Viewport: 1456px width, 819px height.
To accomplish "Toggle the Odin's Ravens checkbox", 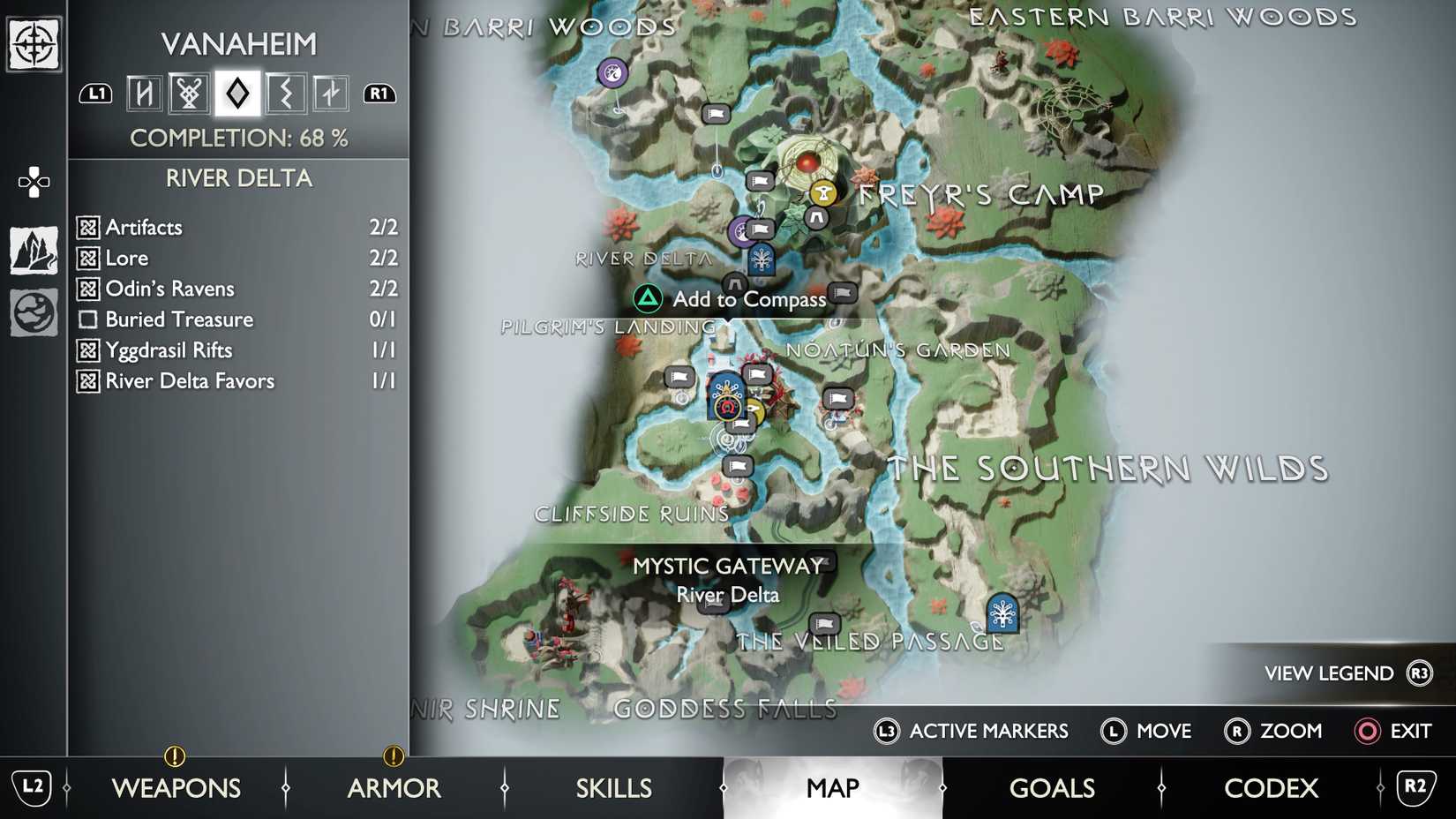I will point(88,289).
